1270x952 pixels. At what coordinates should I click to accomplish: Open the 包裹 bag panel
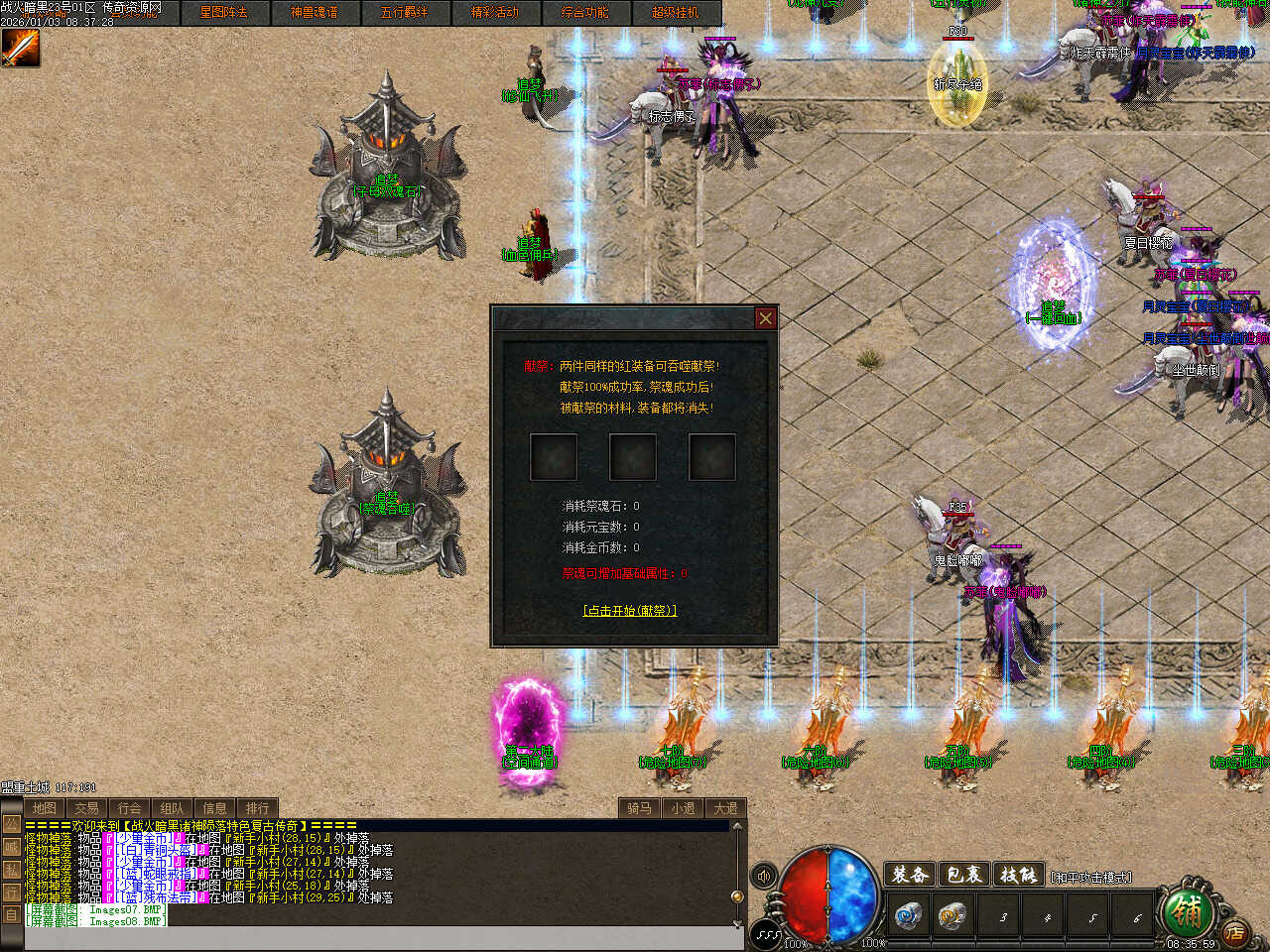[x=963, y=875]
